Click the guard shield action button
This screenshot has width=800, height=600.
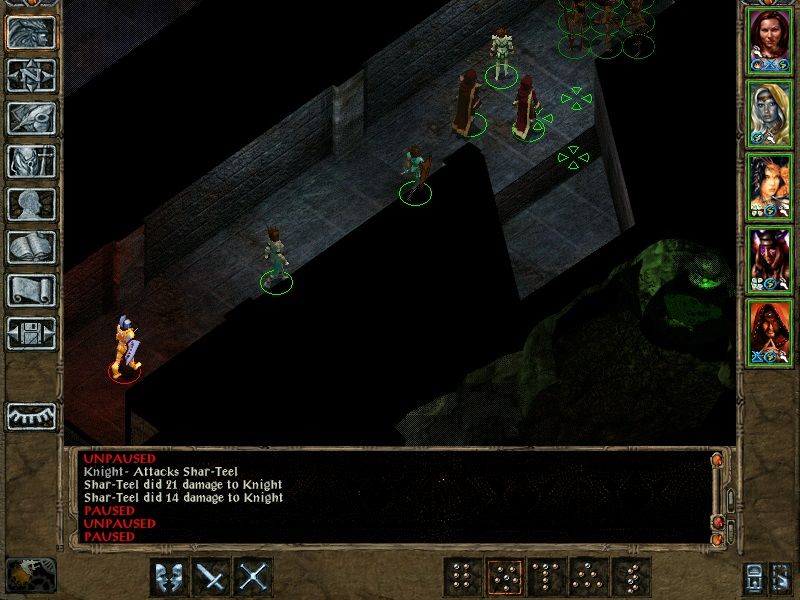tap(169, 577)
